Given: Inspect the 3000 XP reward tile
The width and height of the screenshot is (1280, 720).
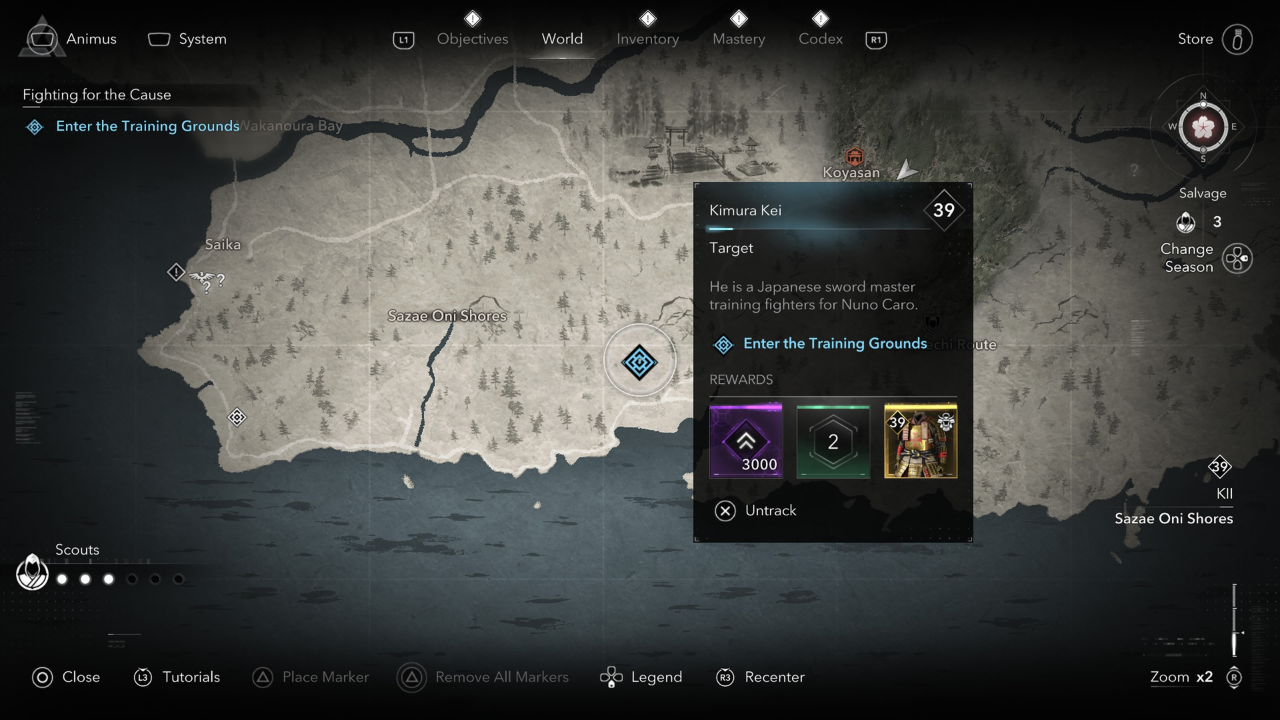Looking at the screenshot, I should (x=745, y=441).
